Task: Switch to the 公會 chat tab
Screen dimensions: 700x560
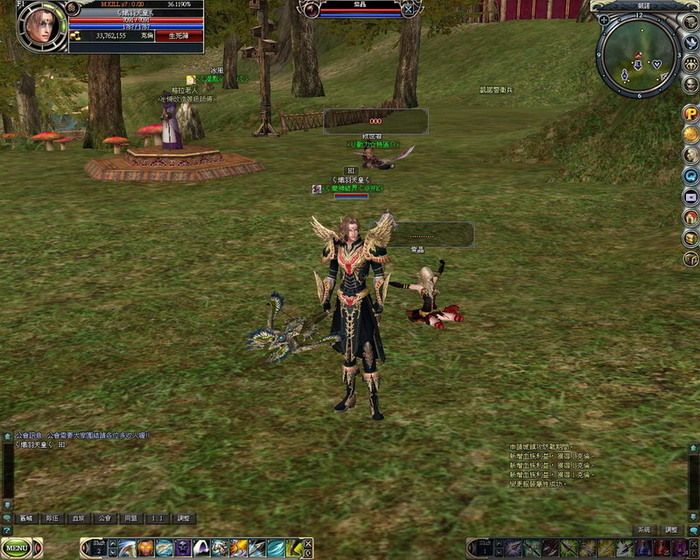Action: (x=104, y=519)
